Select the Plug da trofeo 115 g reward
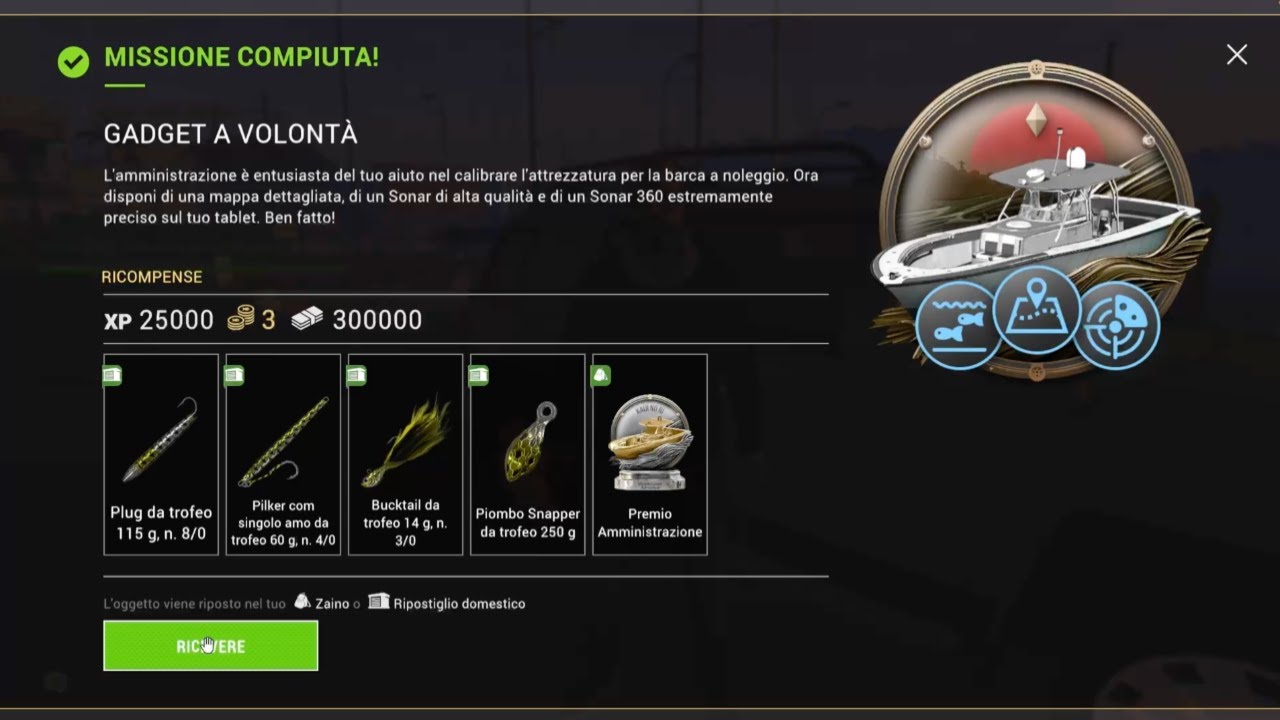1280x720 pixels. click(161, 454)
